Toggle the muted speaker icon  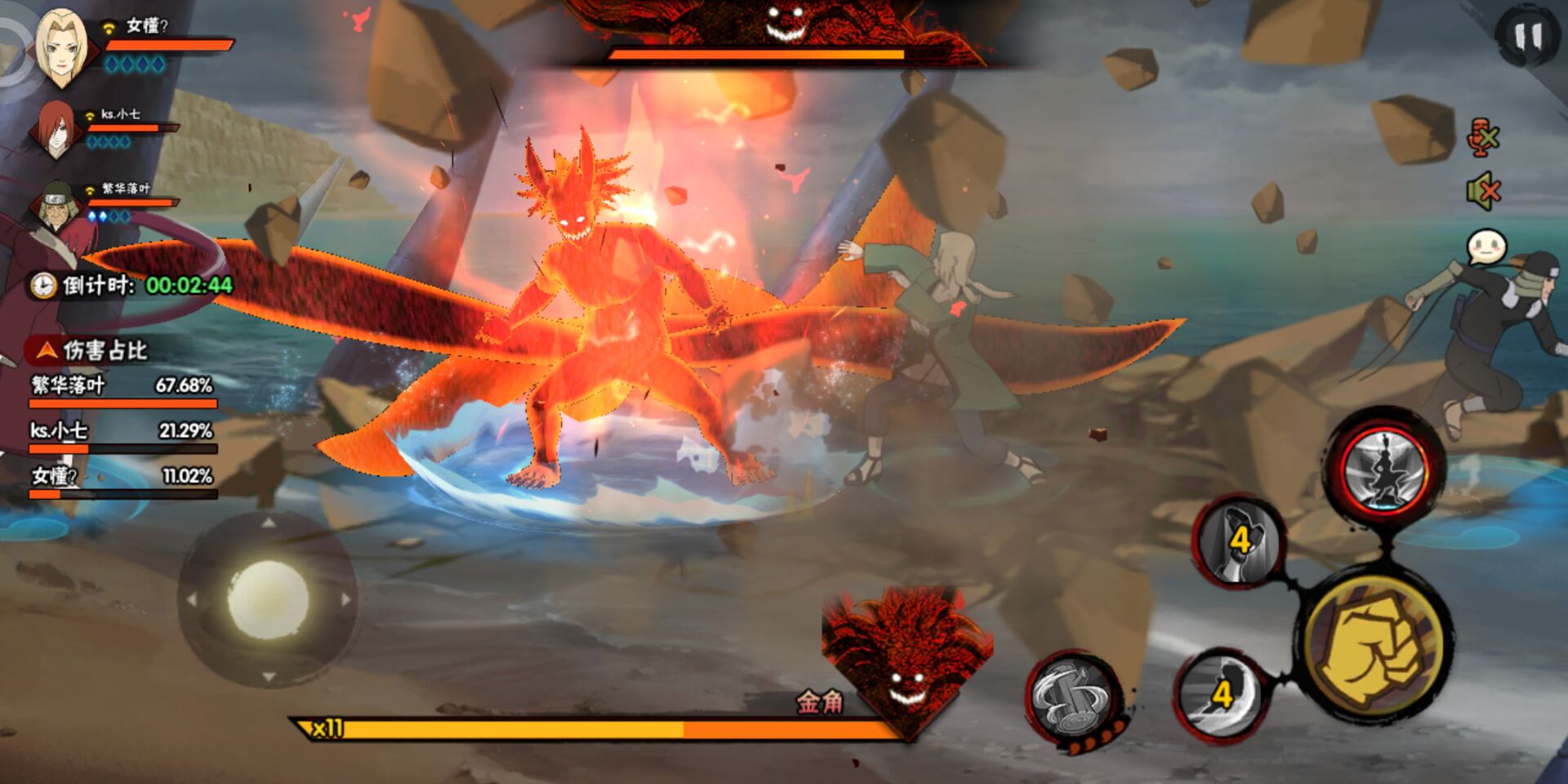point(1483,193)
